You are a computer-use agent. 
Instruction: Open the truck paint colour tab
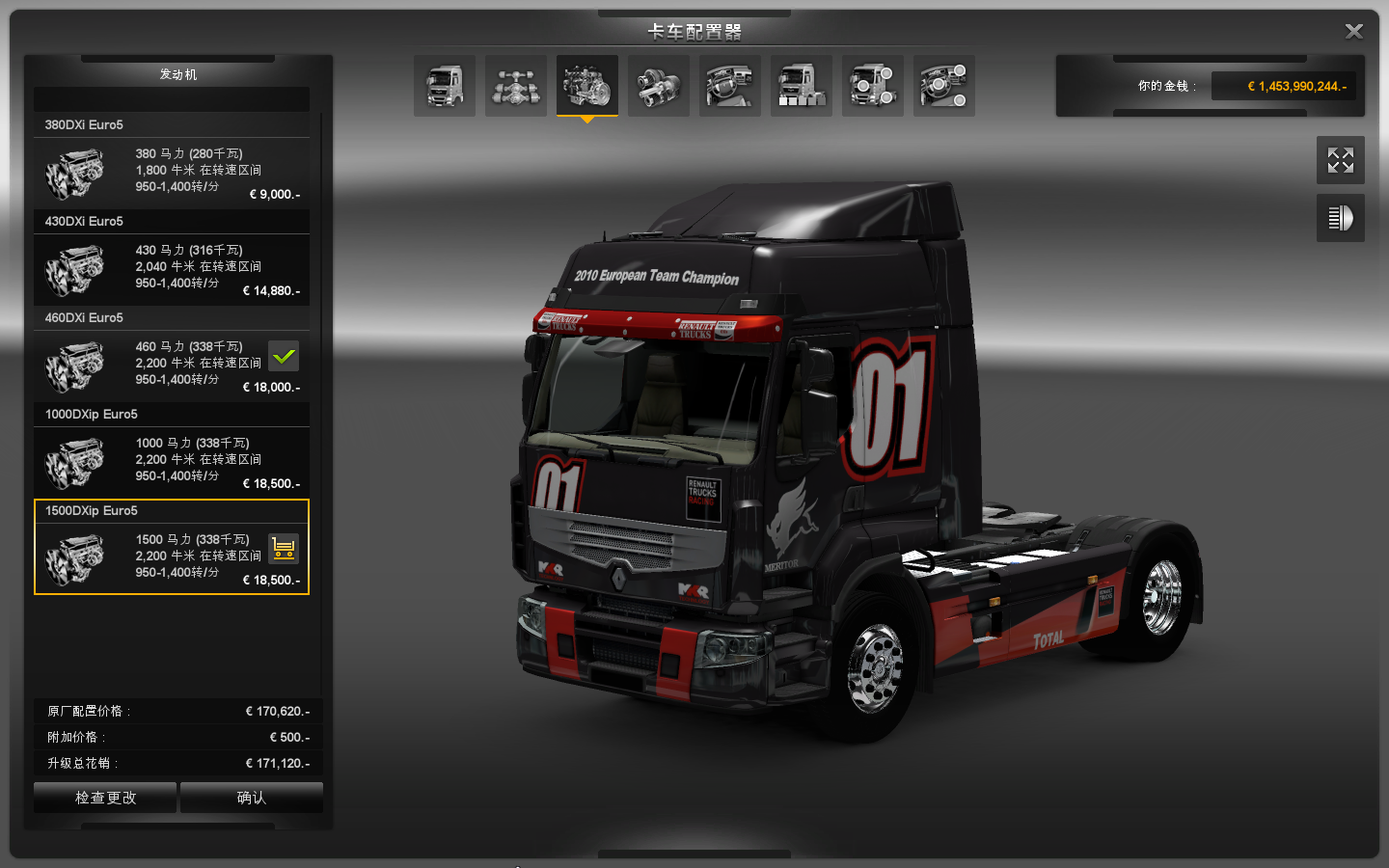coord(802,86)
